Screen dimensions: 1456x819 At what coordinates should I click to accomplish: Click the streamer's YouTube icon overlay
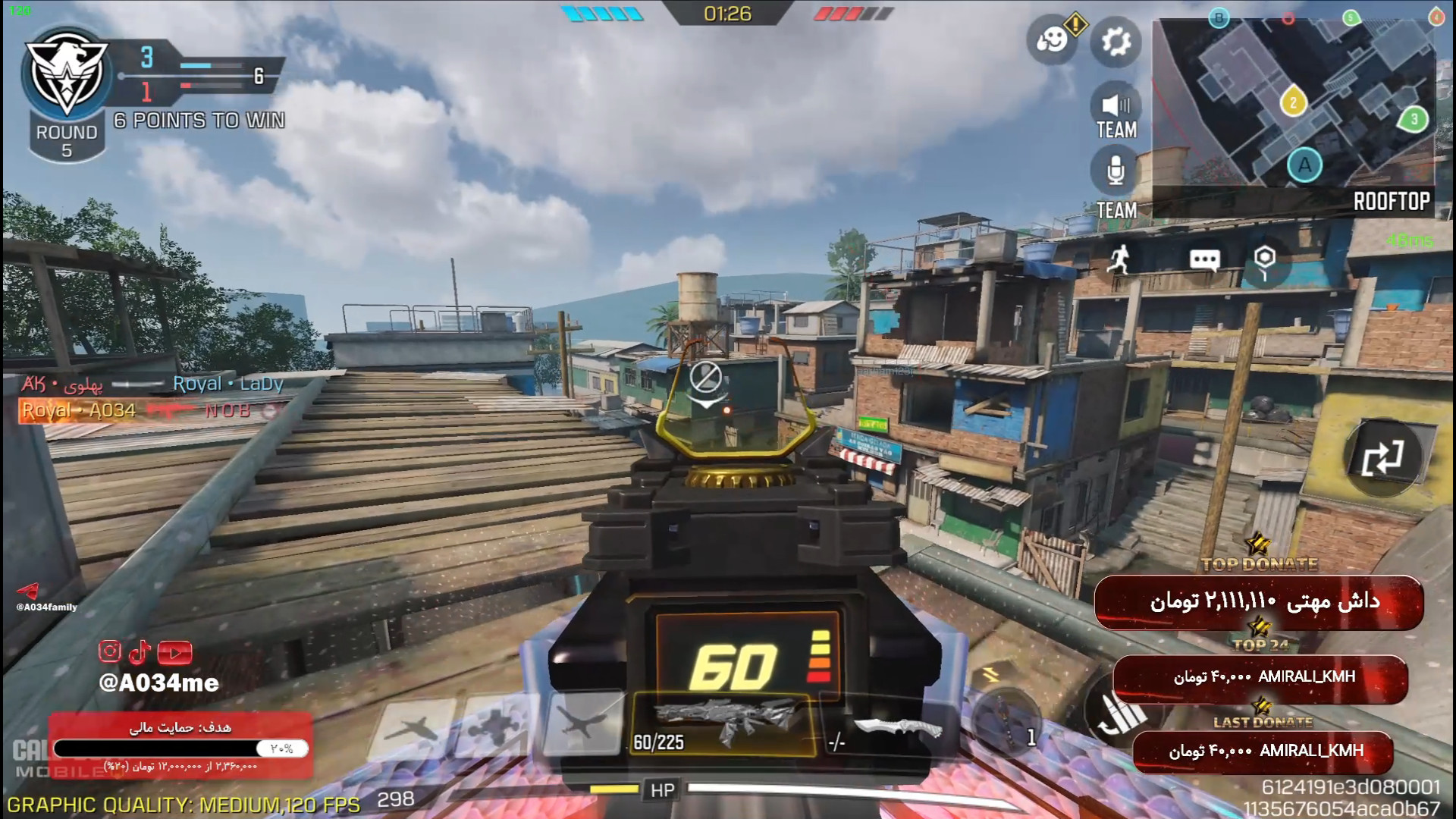[x=175, y=652]
